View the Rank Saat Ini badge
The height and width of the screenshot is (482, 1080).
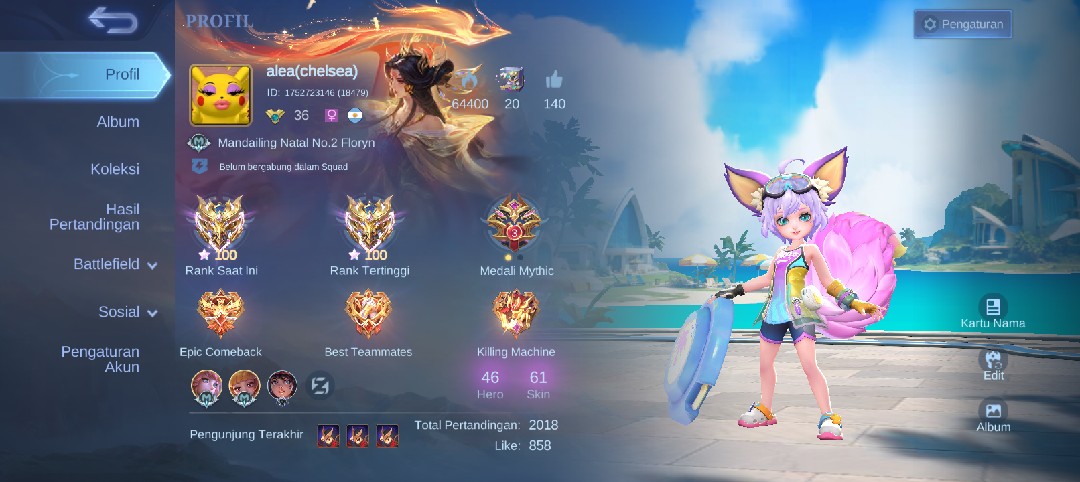coord(220,225)
